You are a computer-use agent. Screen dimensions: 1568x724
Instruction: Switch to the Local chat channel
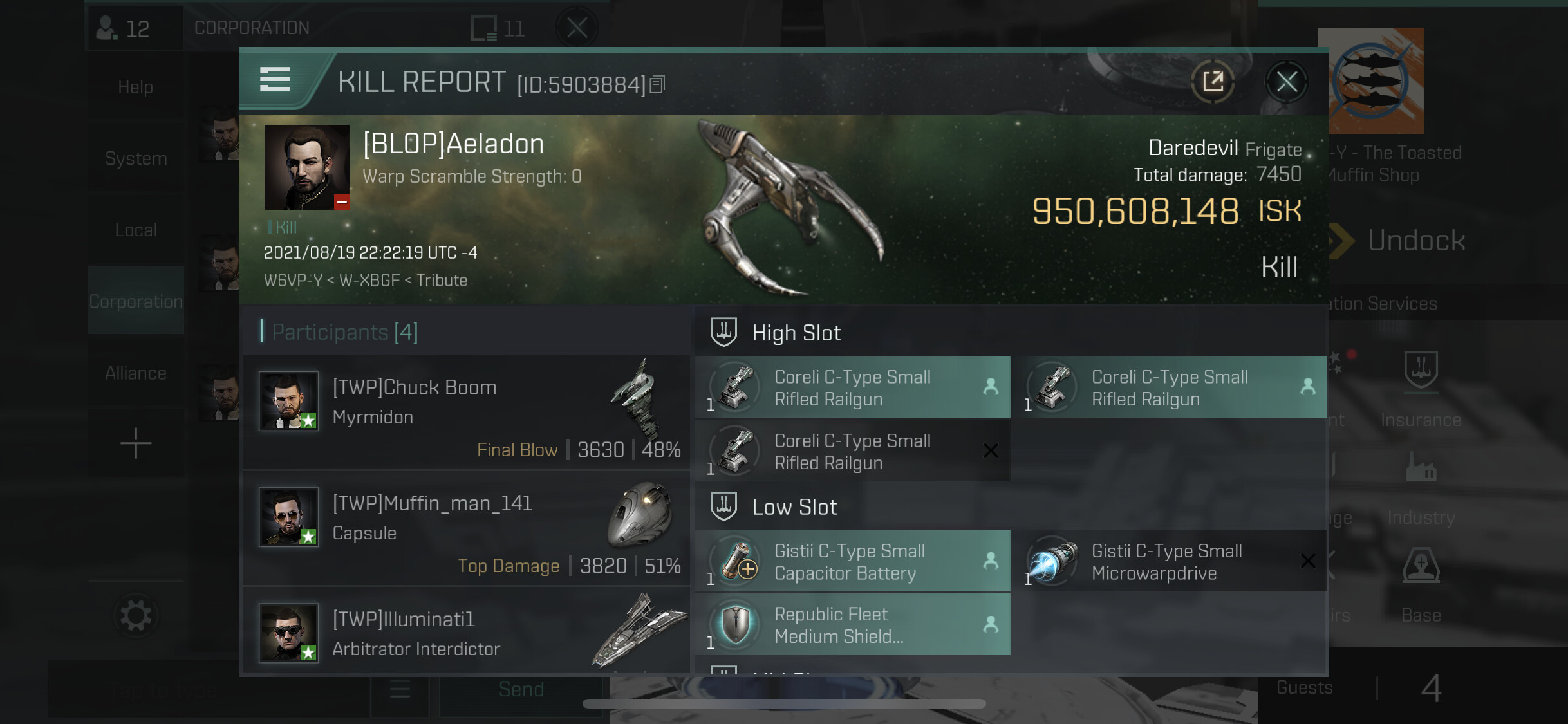coord(135,230)
